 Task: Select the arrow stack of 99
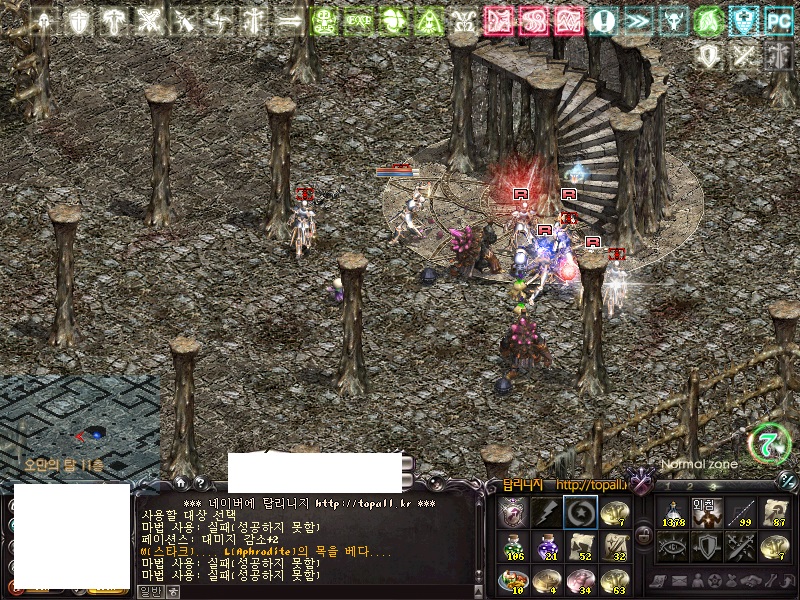click(x=740, y=512)
